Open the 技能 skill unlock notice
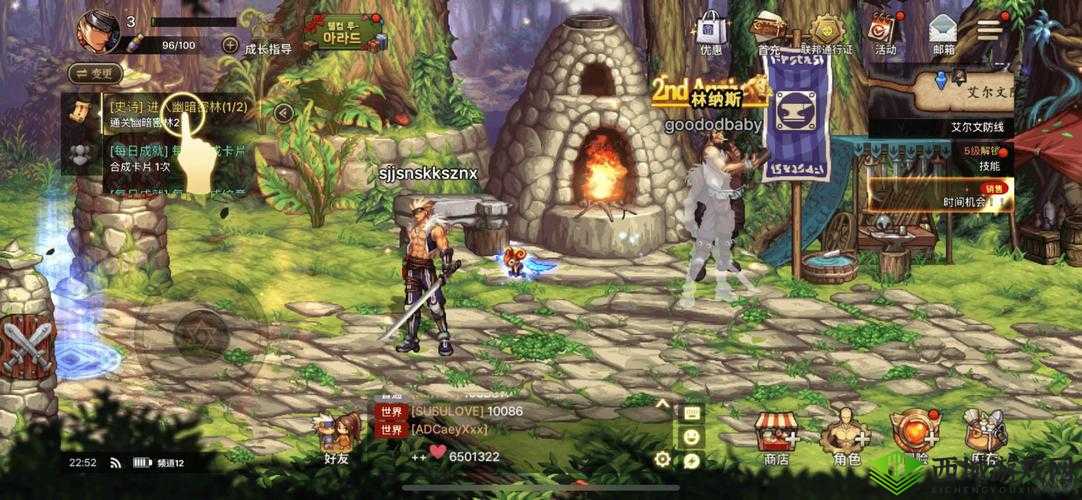Image resolution: width=1082 pixels, height=500 pixels. coord(988,158)
